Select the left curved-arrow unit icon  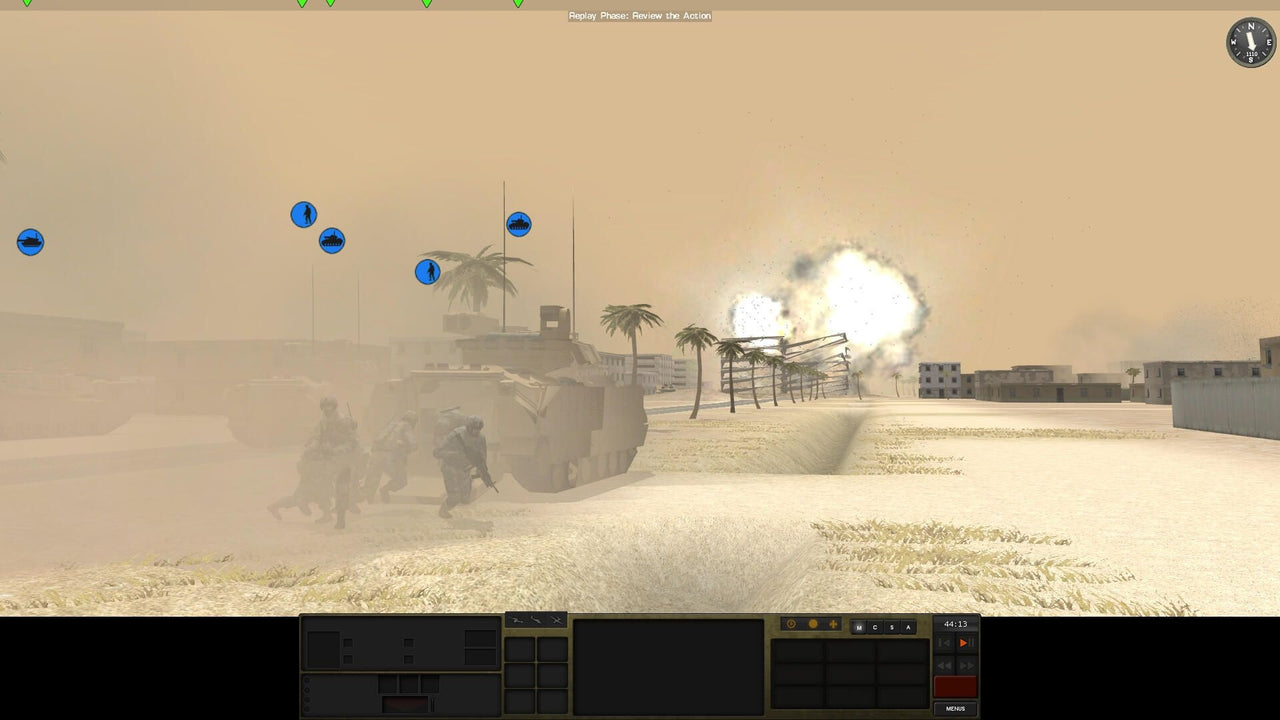coord(517,620)
